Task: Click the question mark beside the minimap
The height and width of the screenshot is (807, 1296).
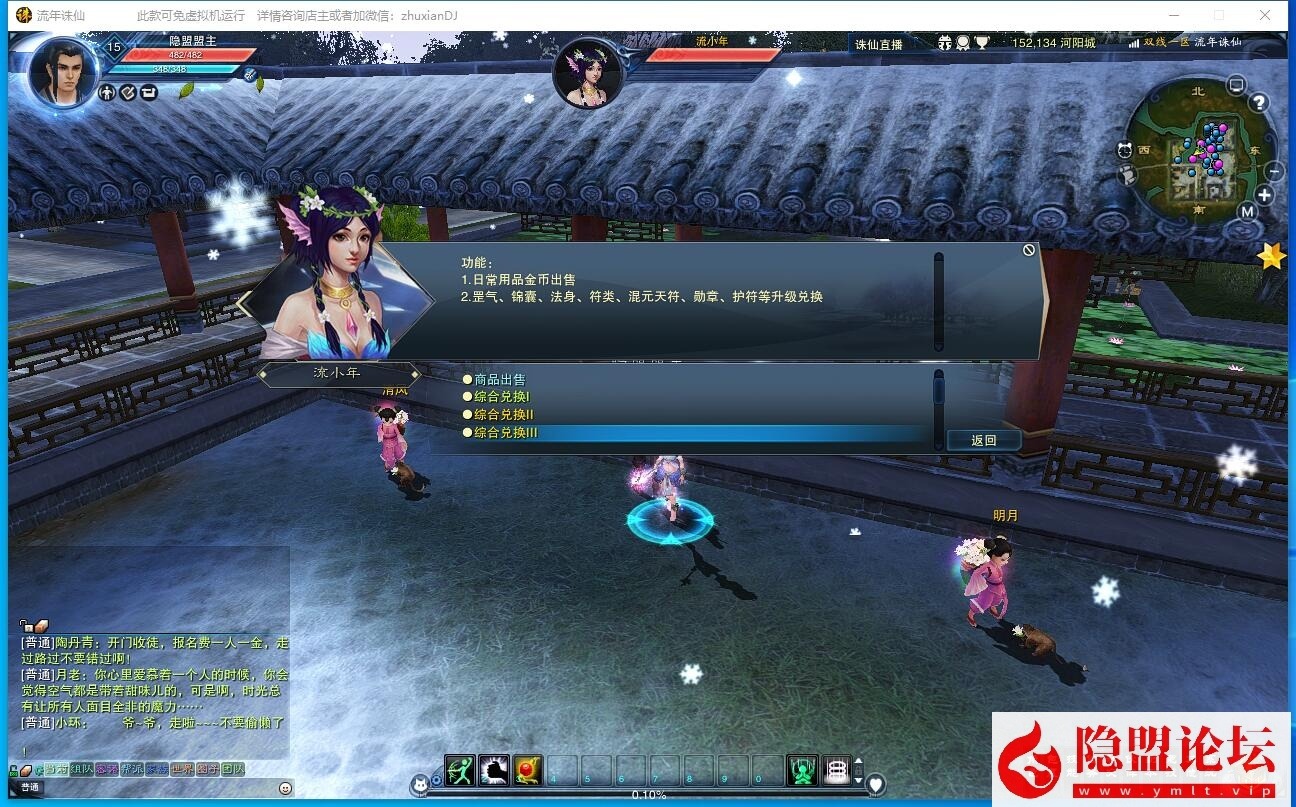Action: (1259, 102)
